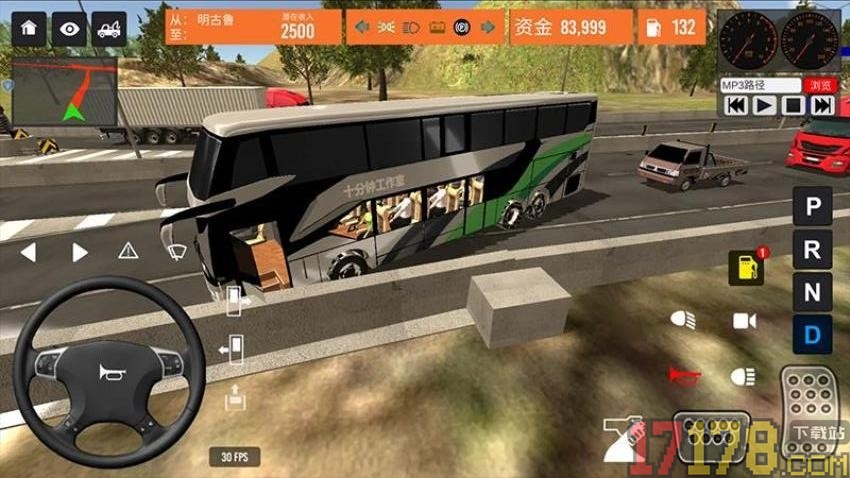
Task: Switch the gear to N neutral
Action: [813, 293]
